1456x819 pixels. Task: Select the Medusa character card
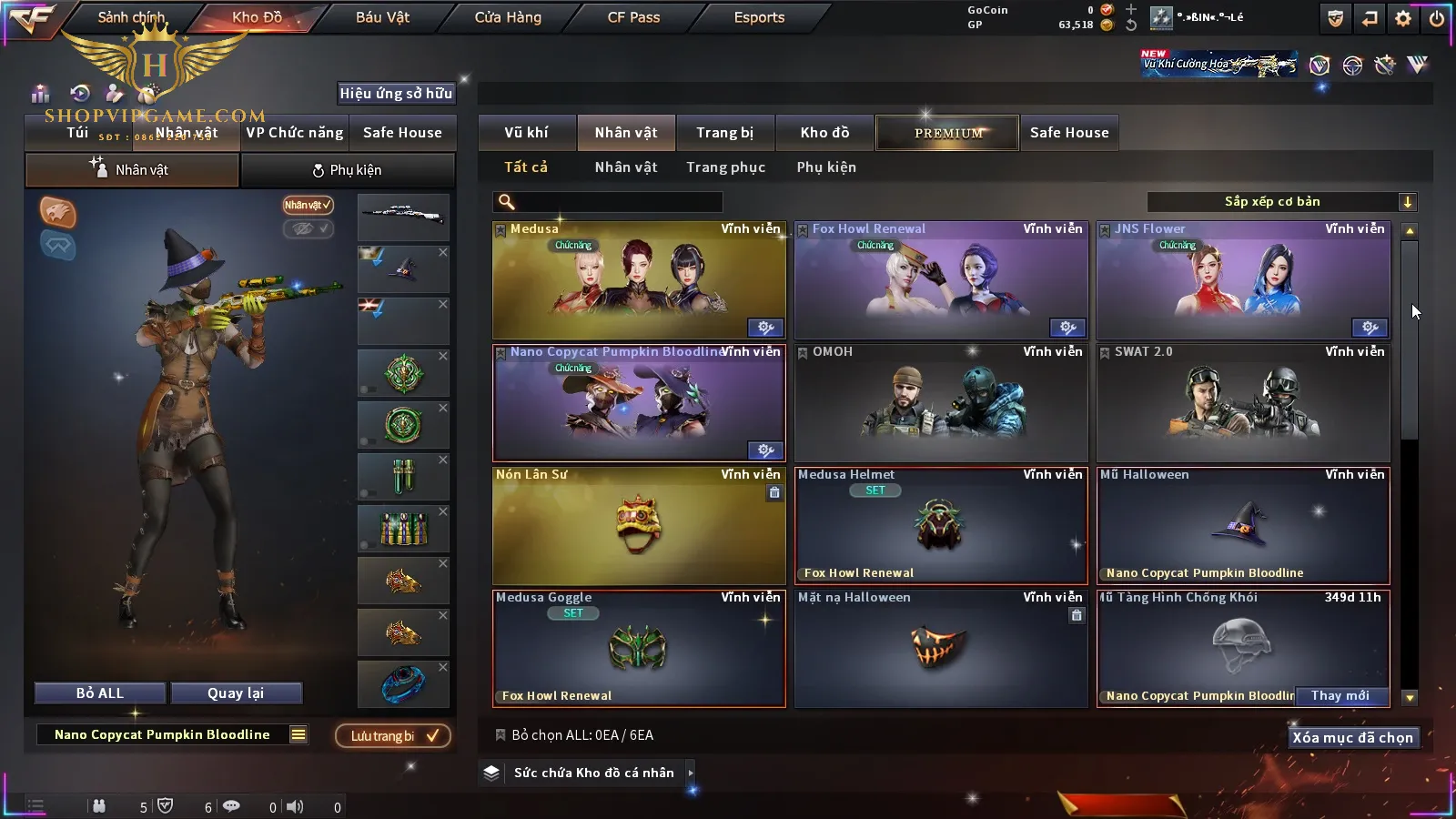[x=638, y=280]
